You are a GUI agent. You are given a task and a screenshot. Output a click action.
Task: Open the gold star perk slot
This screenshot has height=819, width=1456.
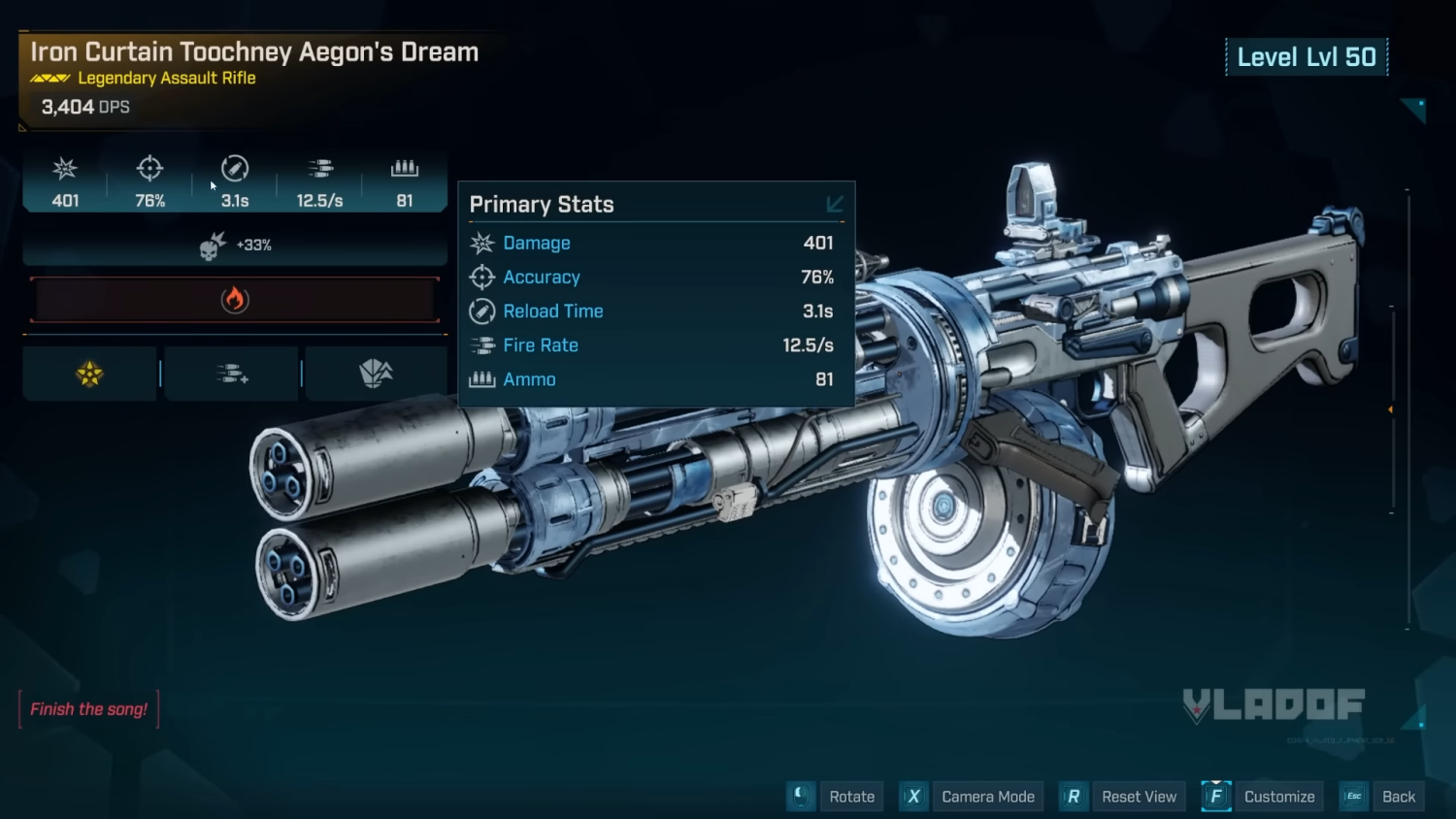click(x=90, y=374)
